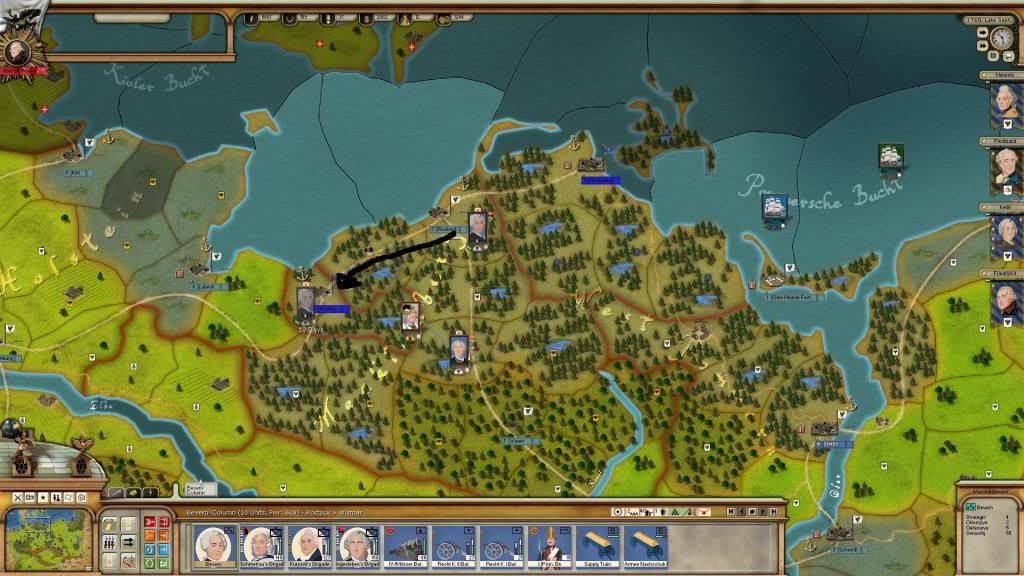Select the Supply Train unit card
The width and height of the screenshot is (1024, 576).
[598, 546]
